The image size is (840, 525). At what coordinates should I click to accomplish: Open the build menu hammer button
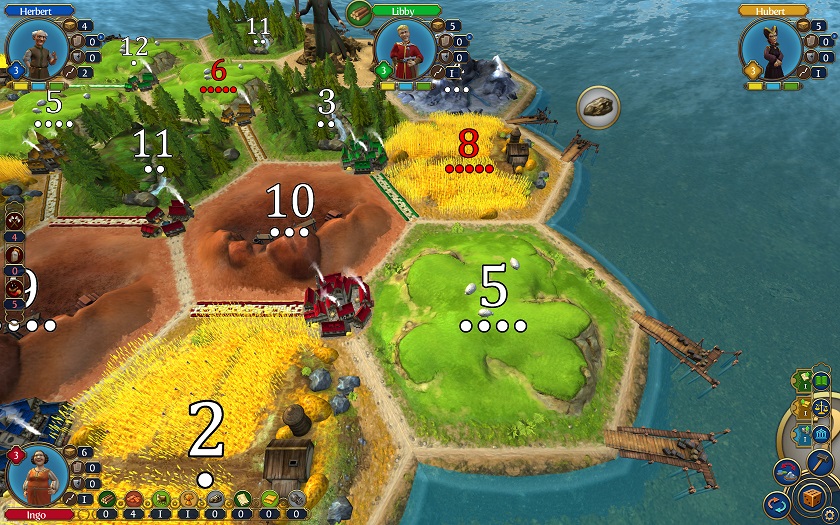(x=820, y=461)
